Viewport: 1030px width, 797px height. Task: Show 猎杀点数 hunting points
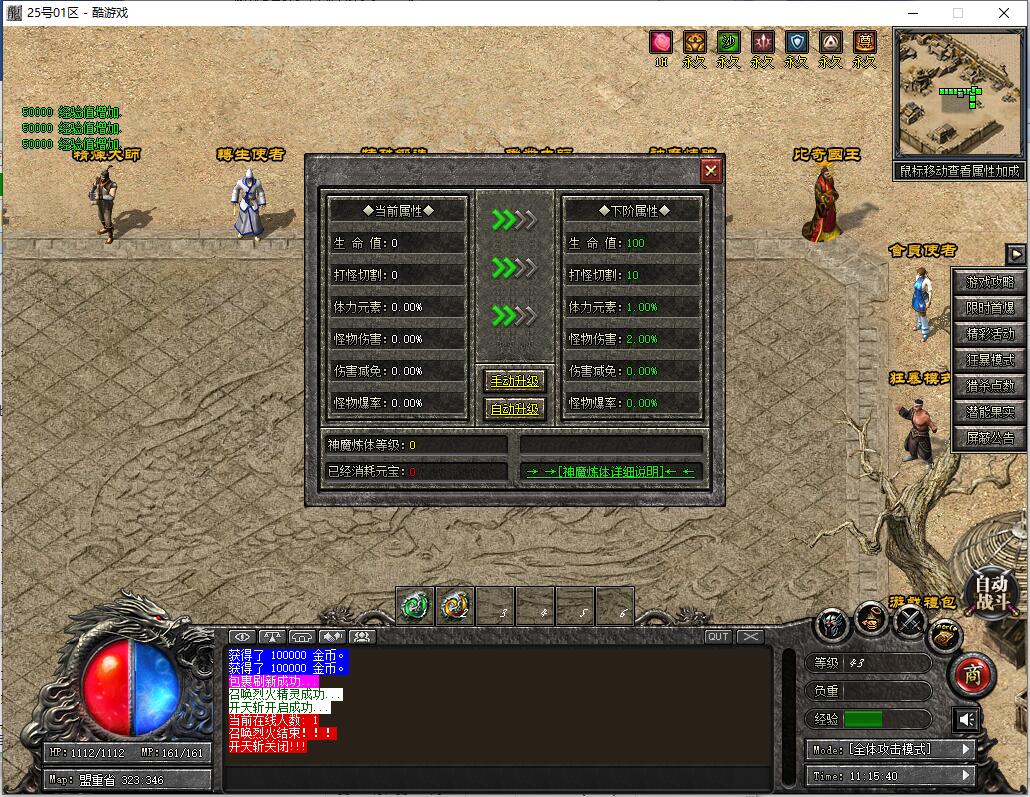(x=990, y=386)
